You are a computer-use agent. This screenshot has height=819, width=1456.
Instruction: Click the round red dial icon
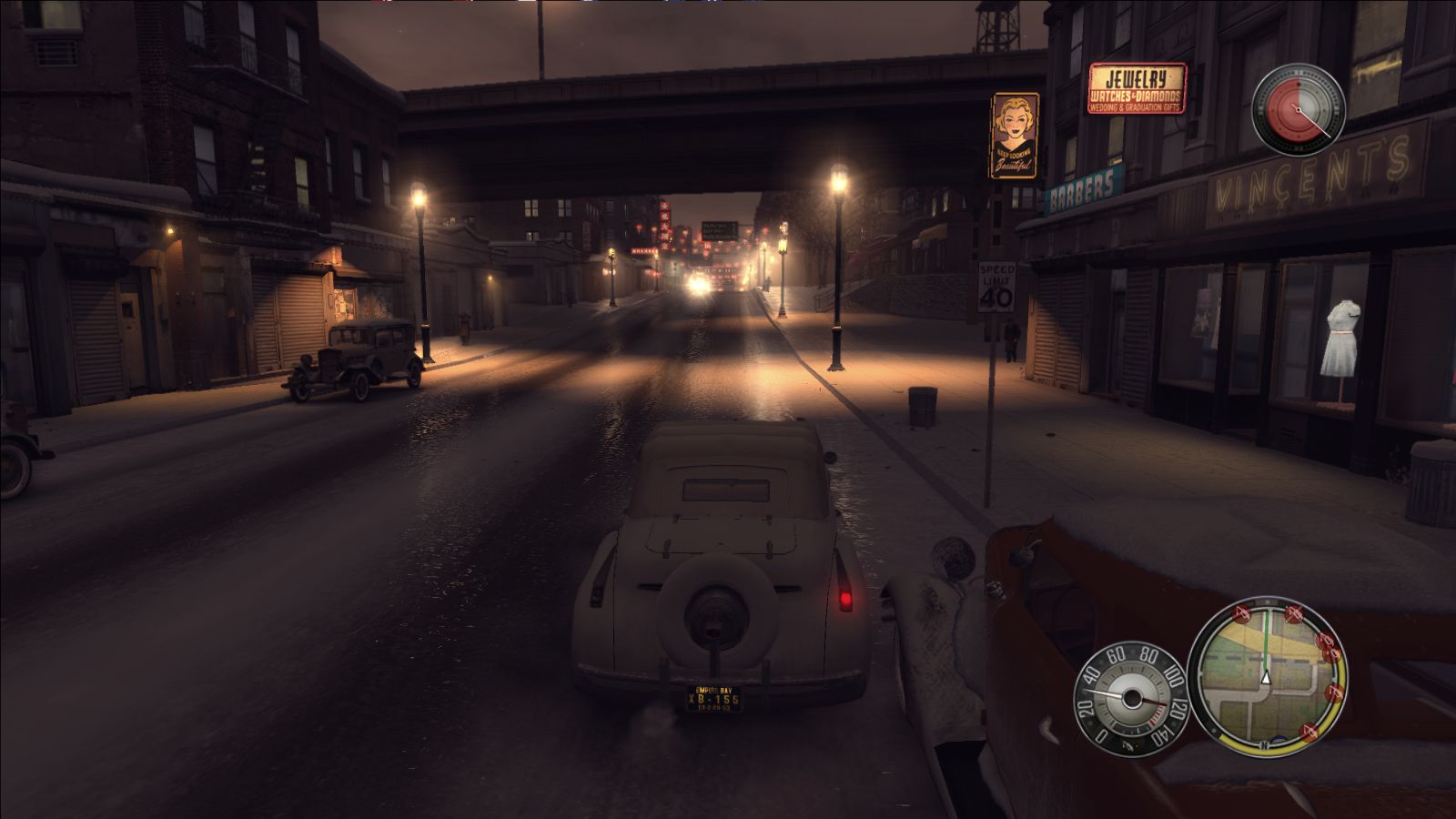tap(1297, 109)
